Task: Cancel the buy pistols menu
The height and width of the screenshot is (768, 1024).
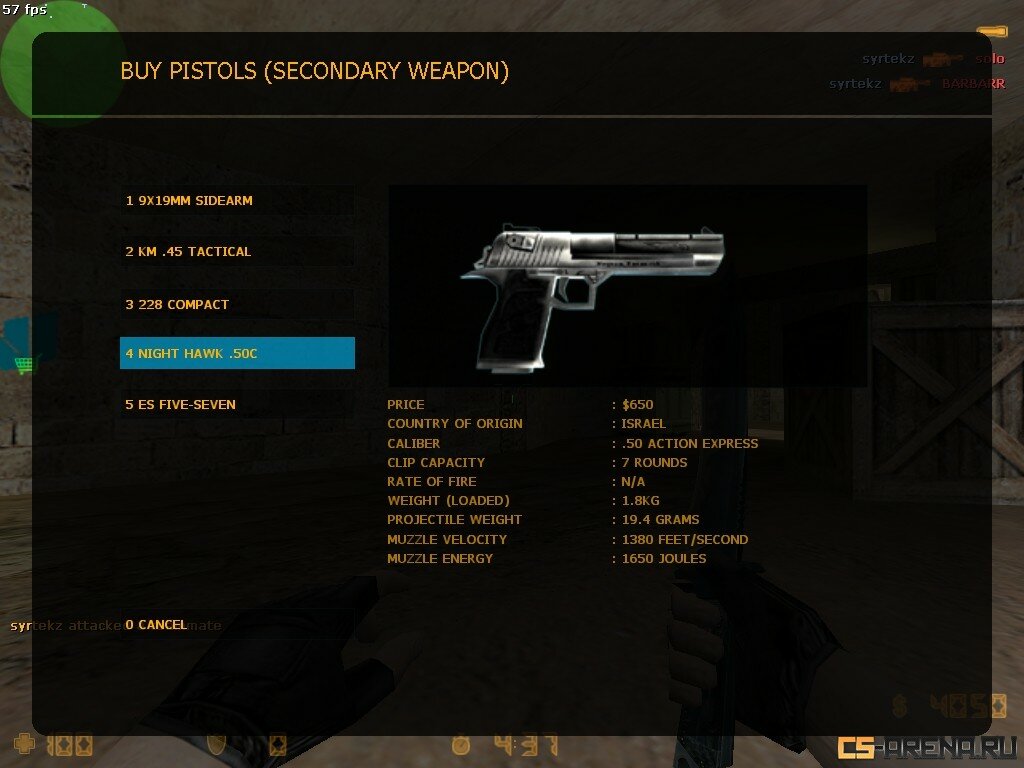Action: coord(157,625)
